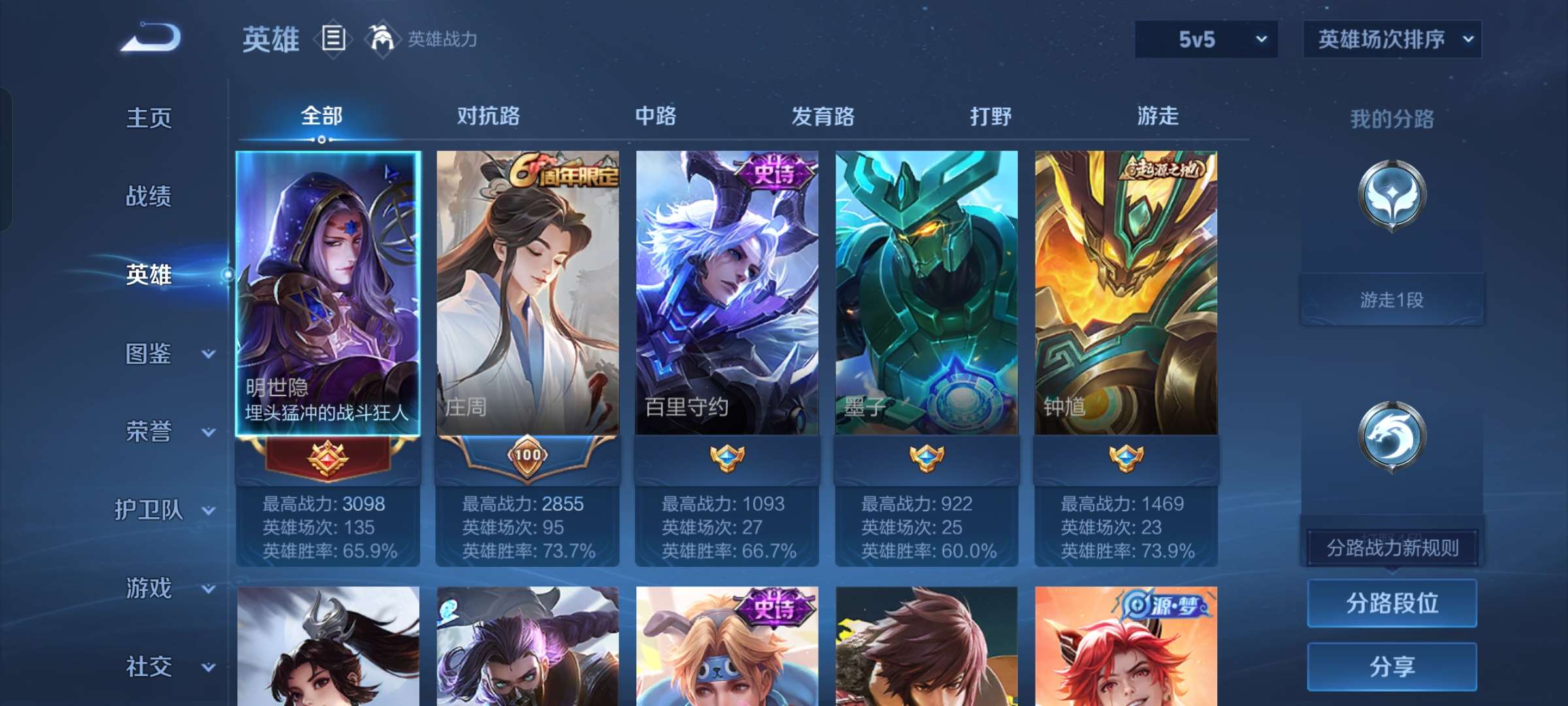Switch to the 打野 tab

click(x=990, y=116)
